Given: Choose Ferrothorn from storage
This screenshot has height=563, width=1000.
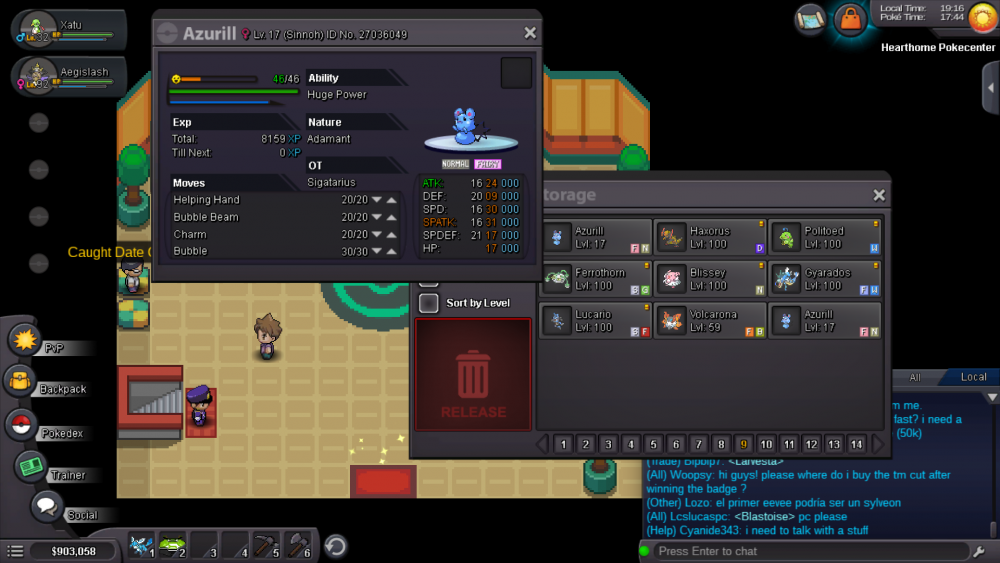Looking at the screenshot, I should click(x=596, y=280).
